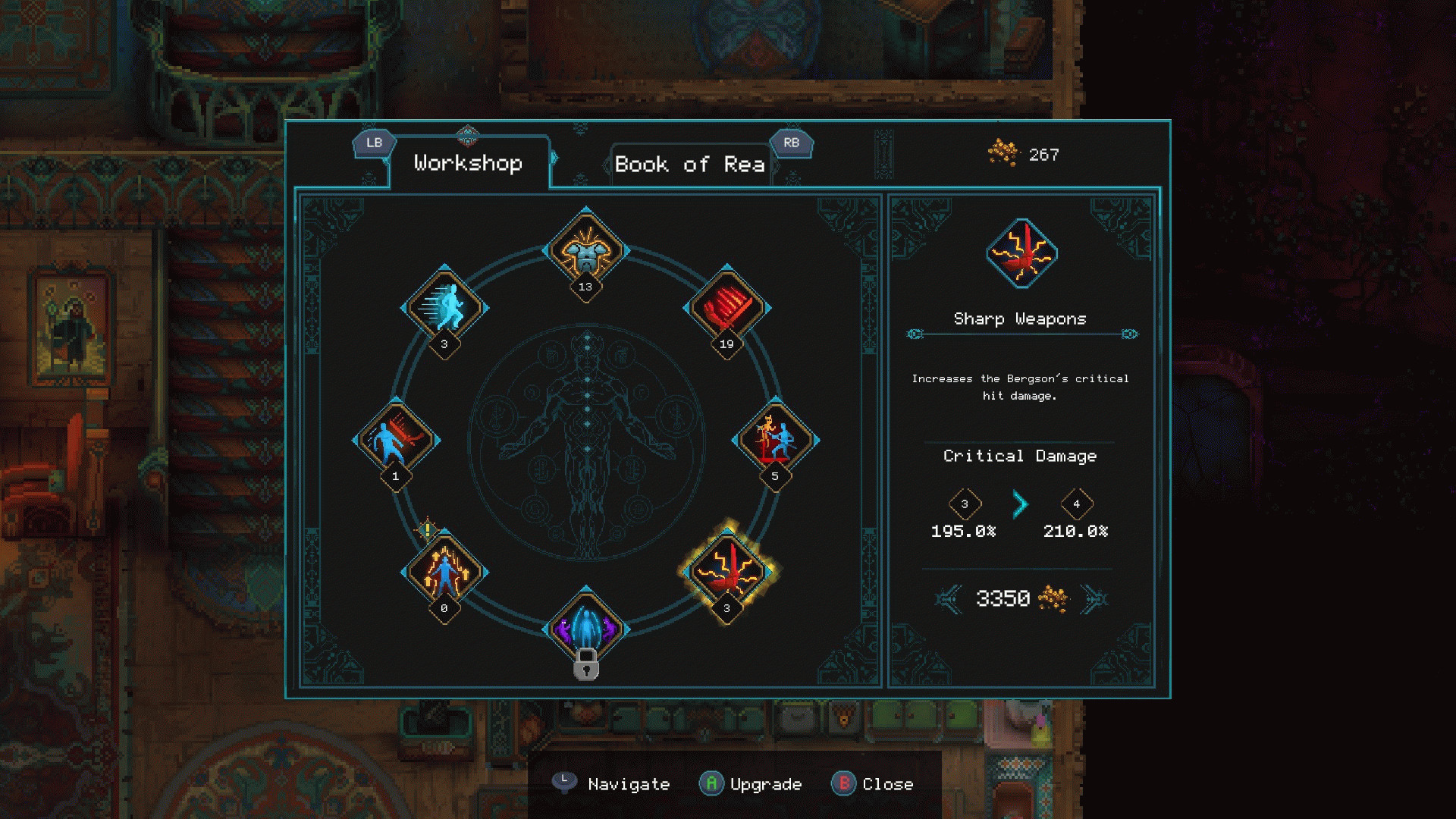The width and height of the screenshot is (1456, 819).
Task: Select the two fighting figures upgrade
Action: click(x=775, y=440)
